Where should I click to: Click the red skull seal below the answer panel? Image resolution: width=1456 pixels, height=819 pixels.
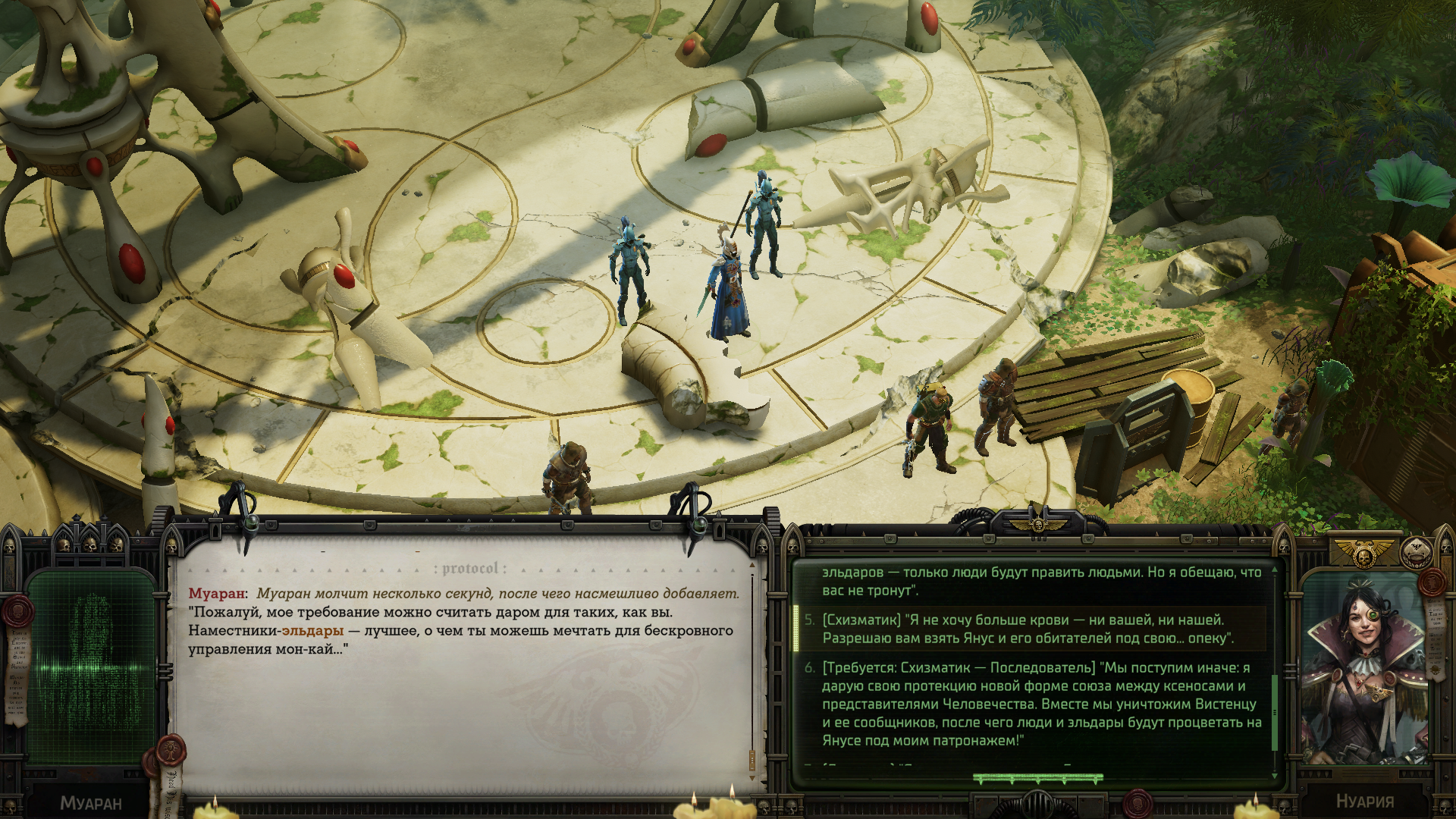pos(1137,802)
